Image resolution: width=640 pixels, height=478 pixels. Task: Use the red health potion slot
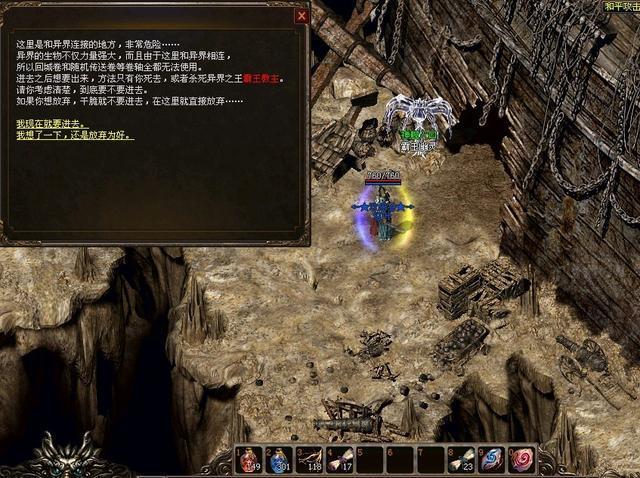(x=249, y=460)
